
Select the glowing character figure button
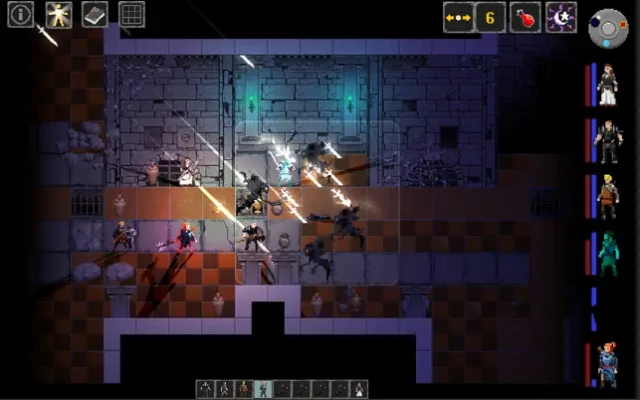click(x=58, y=14)
